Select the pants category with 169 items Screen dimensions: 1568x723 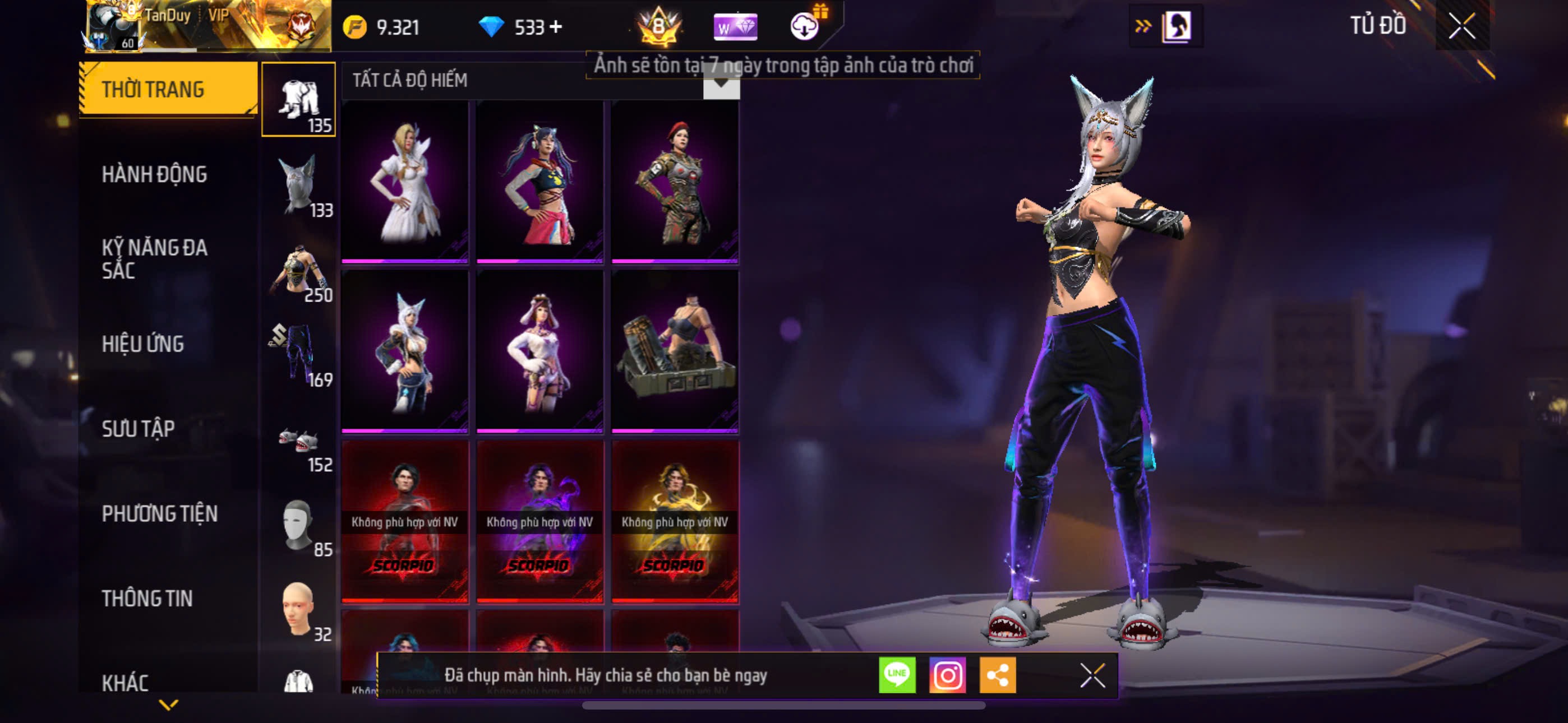click(x=299, y=354)
